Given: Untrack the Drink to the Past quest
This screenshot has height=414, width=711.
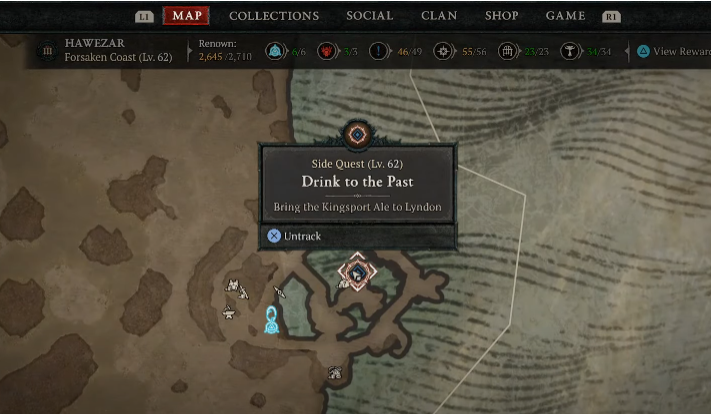Looking at the screenshot, I should (x=296, y=236).
